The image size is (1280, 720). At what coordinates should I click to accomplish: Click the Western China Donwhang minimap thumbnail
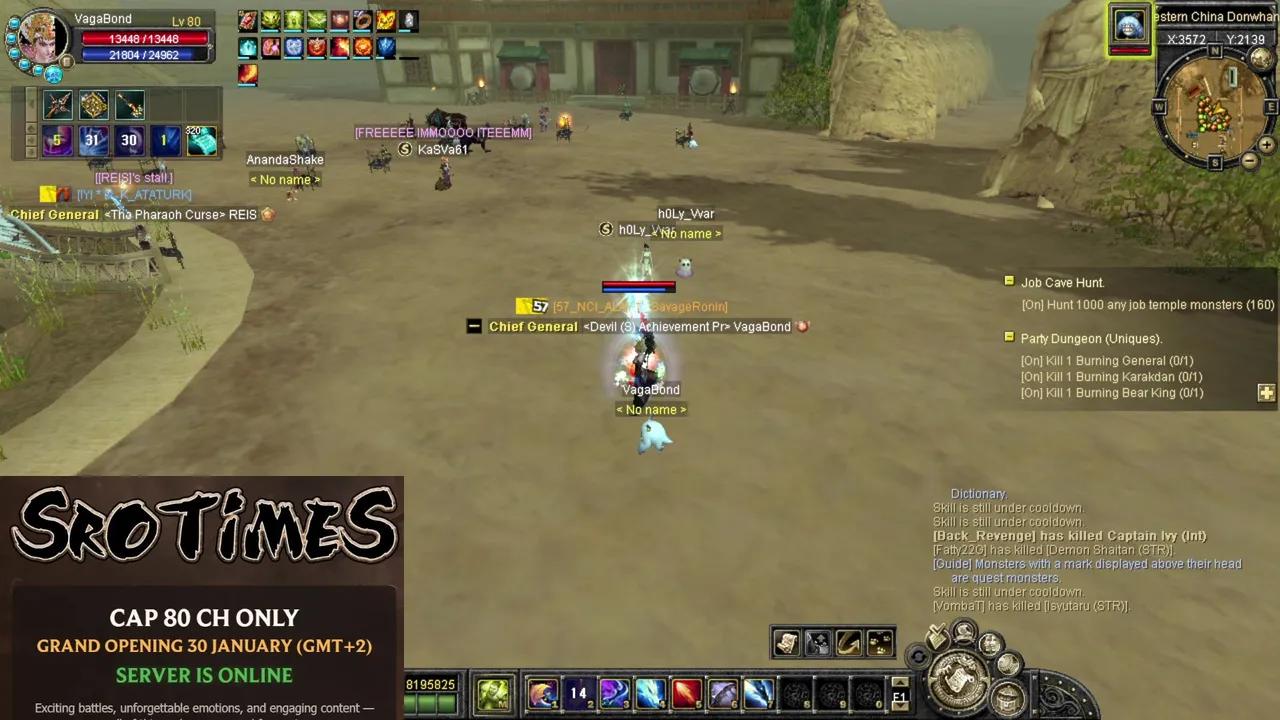click(1129, 27)
